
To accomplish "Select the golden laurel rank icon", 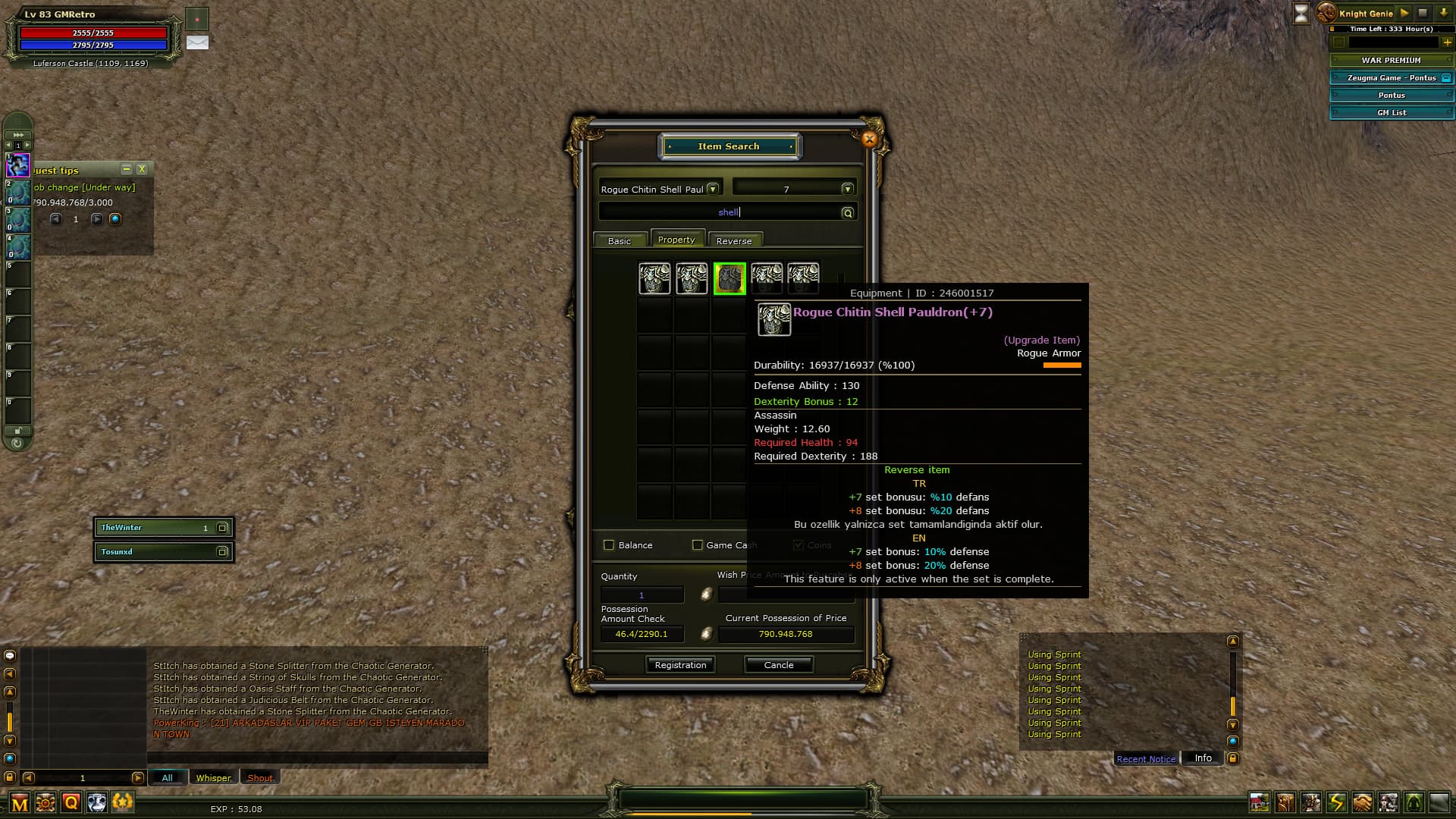I will click(x=121, y=802).
